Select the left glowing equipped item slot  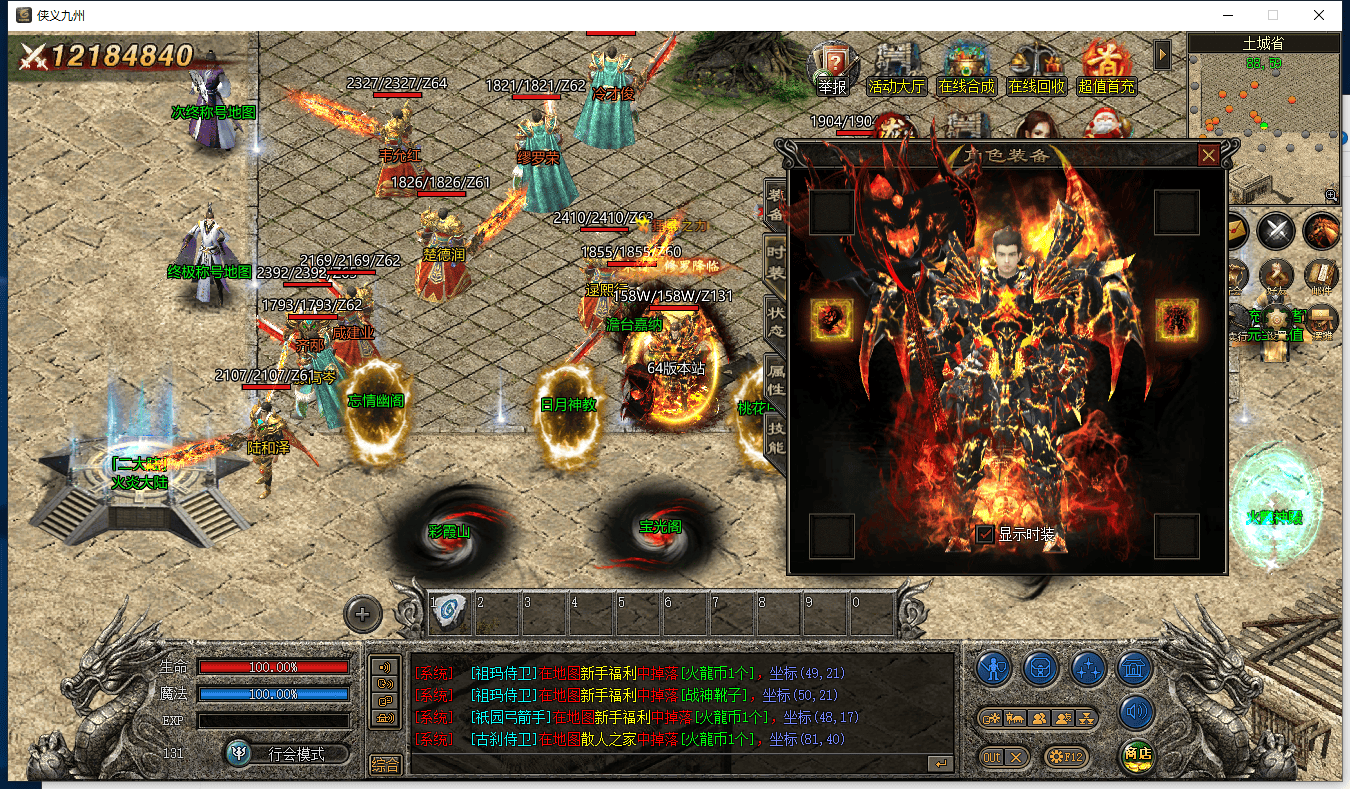[831, 320]
